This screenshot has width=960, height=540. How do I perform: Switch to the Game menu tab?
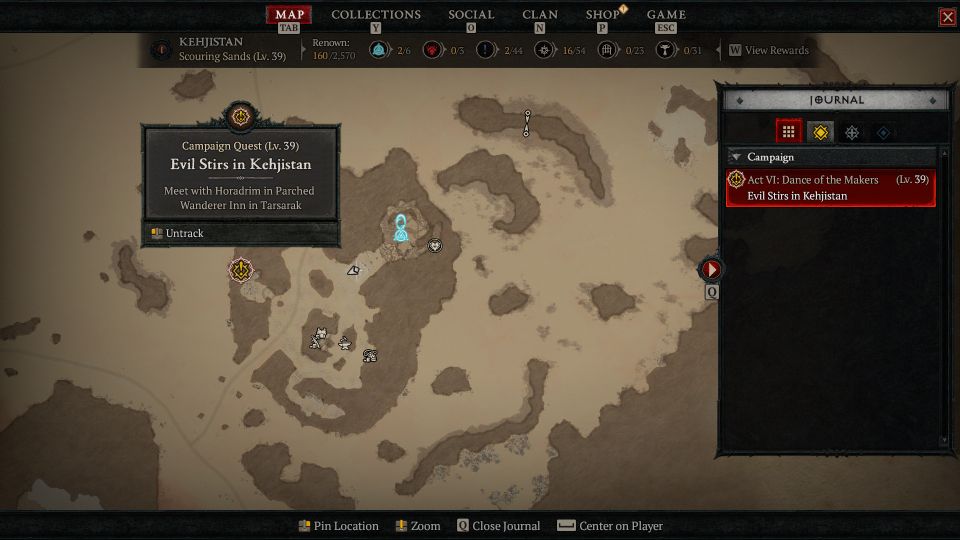pyautogui.click(x=666, y=15)
